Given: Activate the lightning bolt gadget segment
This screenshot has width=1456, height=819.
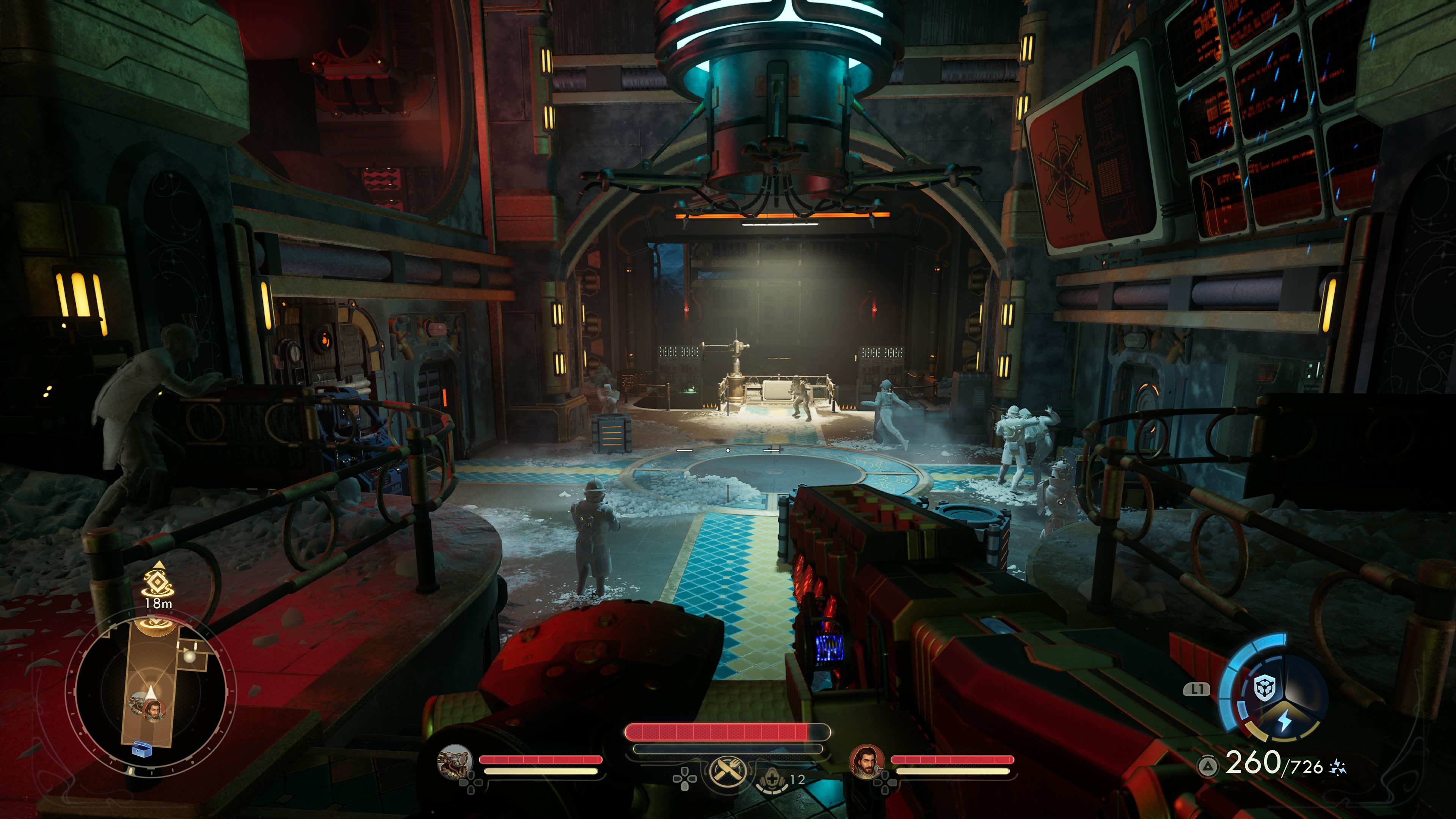Looking at the screenshot, I should pos(1285,721).
